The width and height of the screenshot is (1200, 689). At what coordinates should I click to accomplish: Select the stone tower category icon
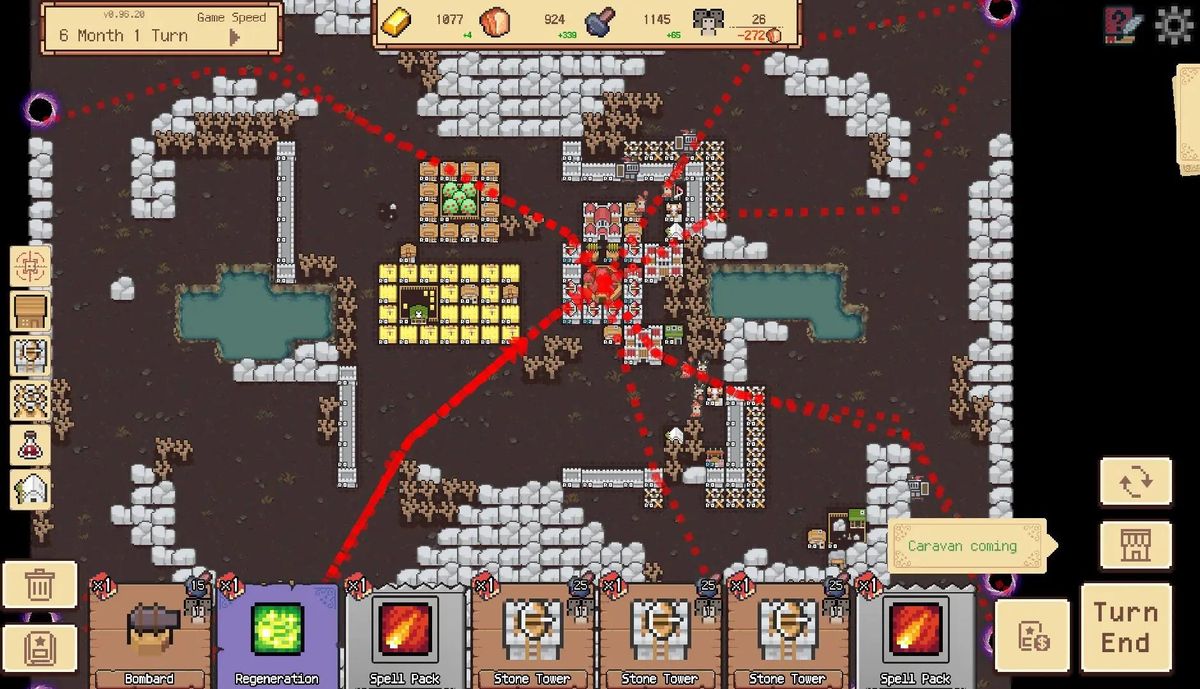[30, 356]
